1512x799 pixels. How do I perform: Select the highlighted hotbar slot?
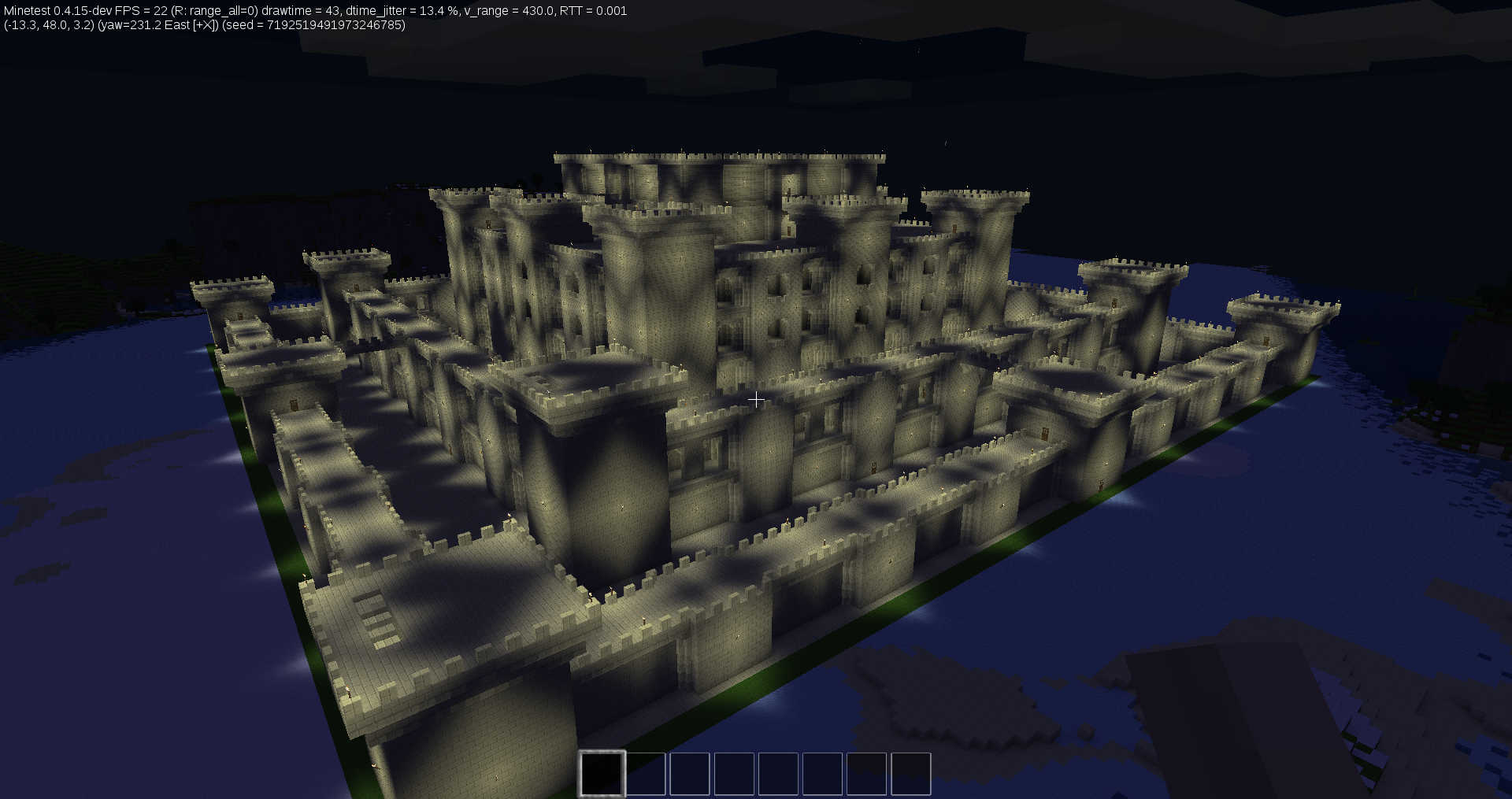[x=602, y=773]
